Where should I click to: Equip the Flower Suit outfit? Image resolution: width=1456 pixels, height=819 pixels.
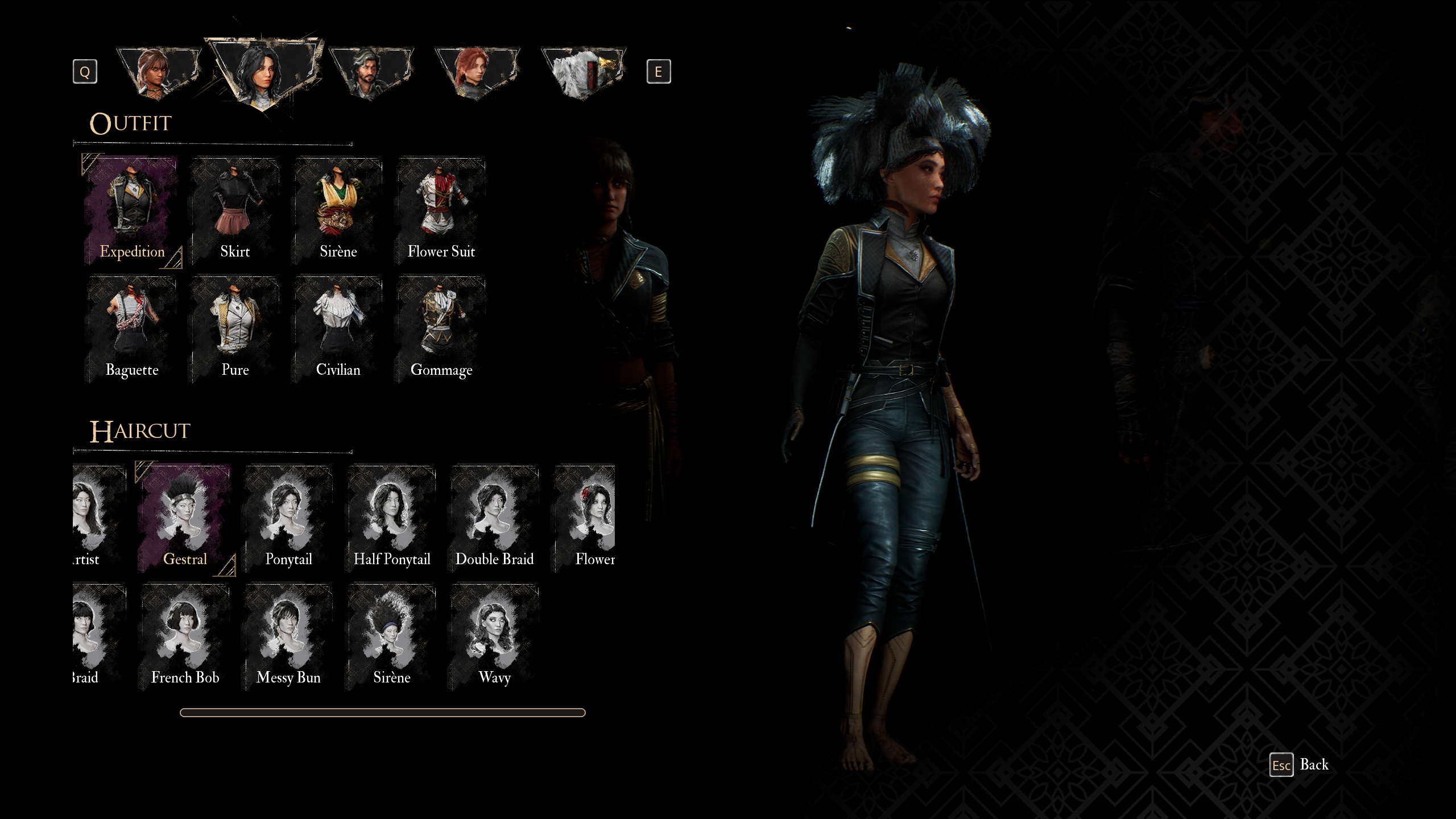[441, 211]
